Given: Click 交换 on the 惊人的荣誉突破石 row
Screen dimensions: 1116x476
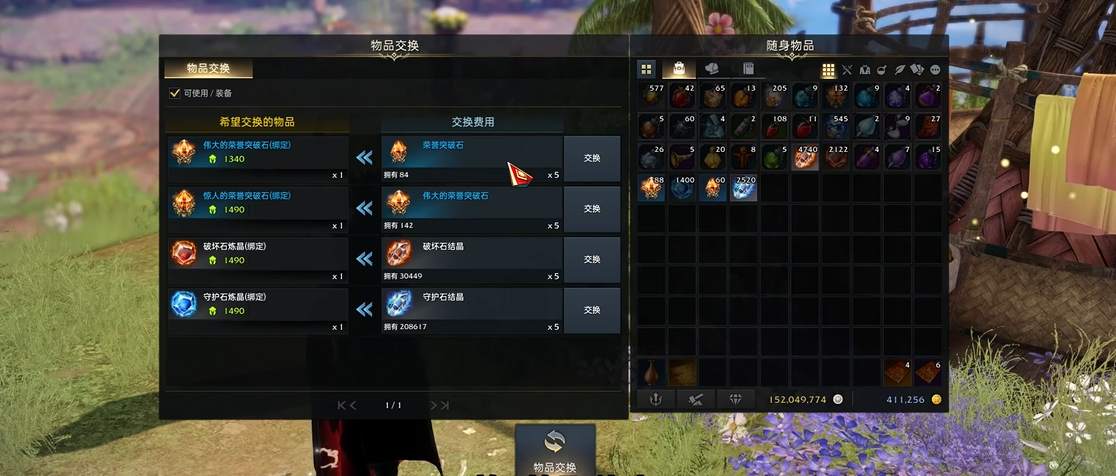Looking at the screenshot, I should [x=591, y=209].
